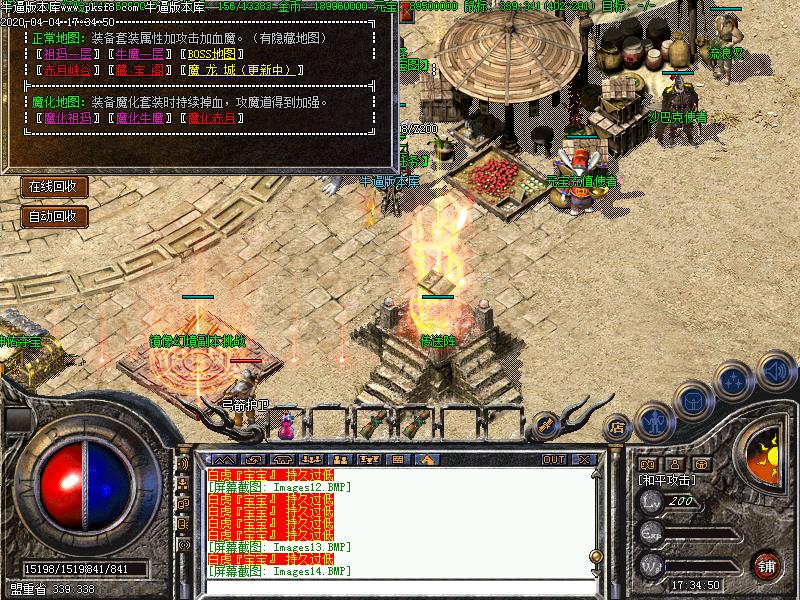The height and width of the screenshot is (600, 800).
Task: Toggle the 自动回收 button
Action: click(x=53, y=216)
